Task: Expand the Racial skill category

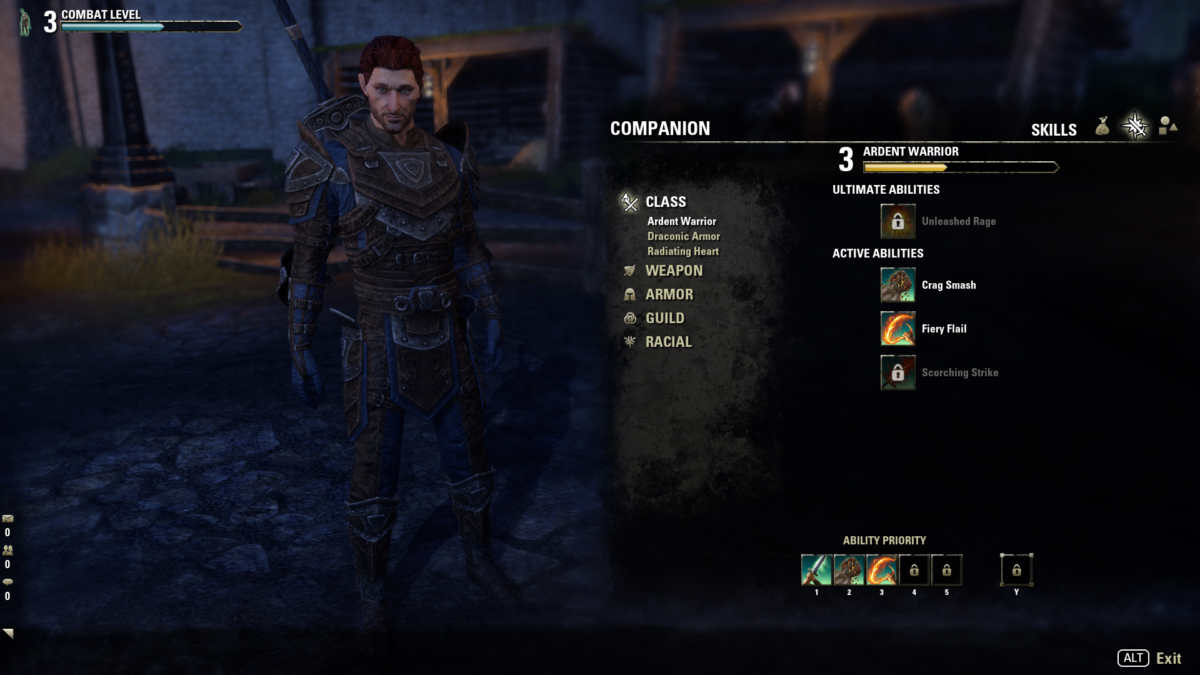Action: point(668,342)
